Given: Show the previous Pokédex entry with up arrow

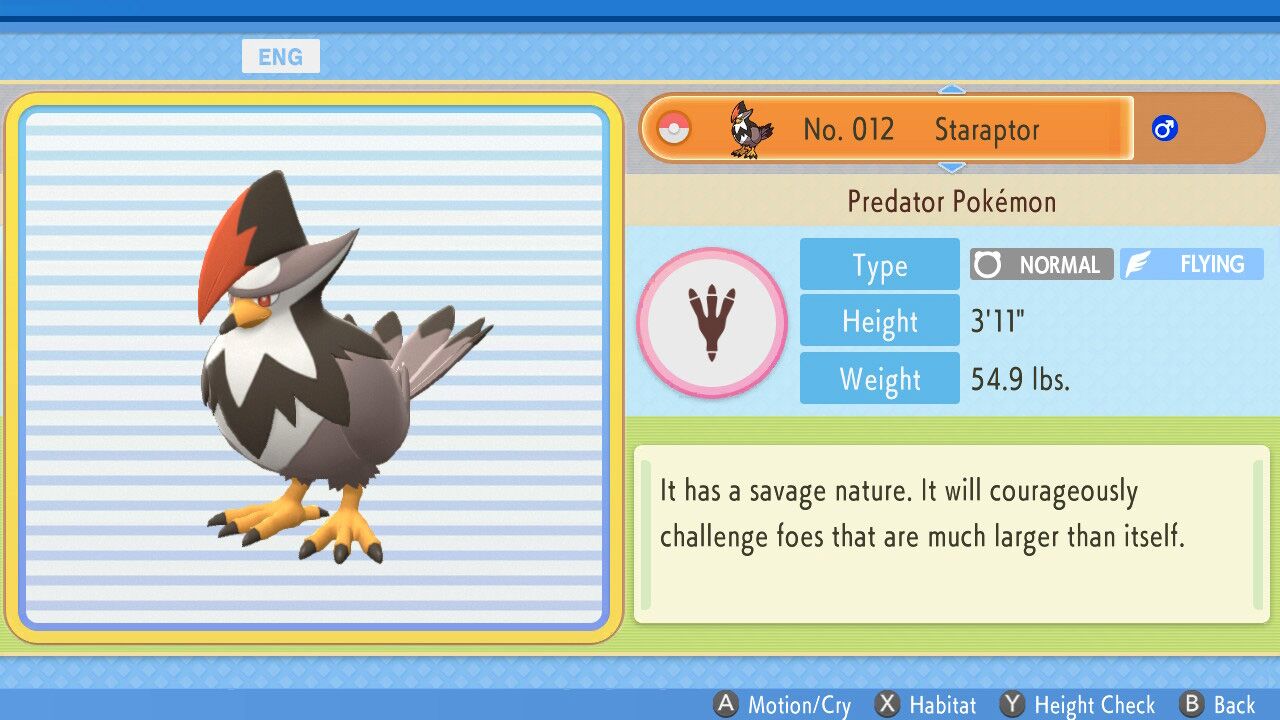Looking at the screenshot, I should (x=952, y=90).
